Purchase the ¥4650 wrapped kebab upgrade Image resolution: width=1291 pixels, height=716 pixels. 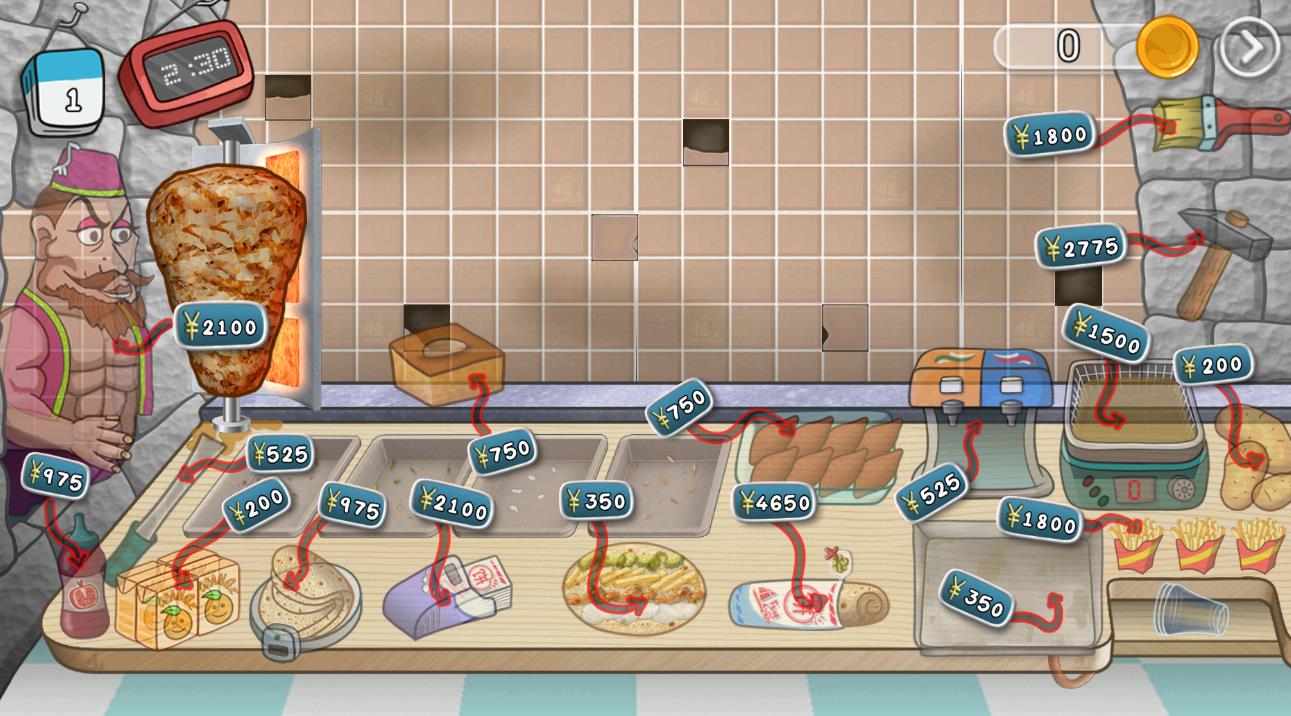pos(773,502)
